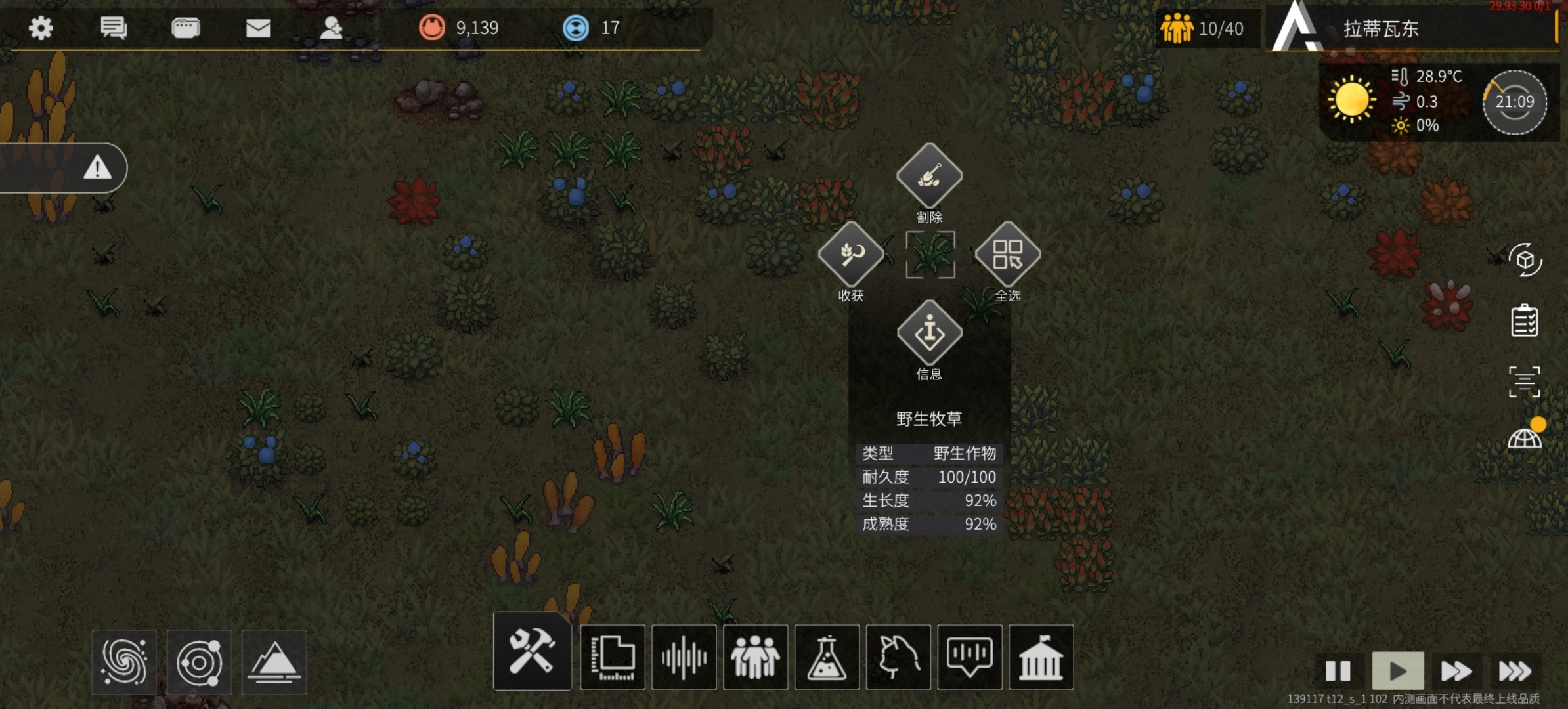Switch to triple-arrow fastest speed
The width and height of the screenshot is (1568, 709).
[1514, 671]
